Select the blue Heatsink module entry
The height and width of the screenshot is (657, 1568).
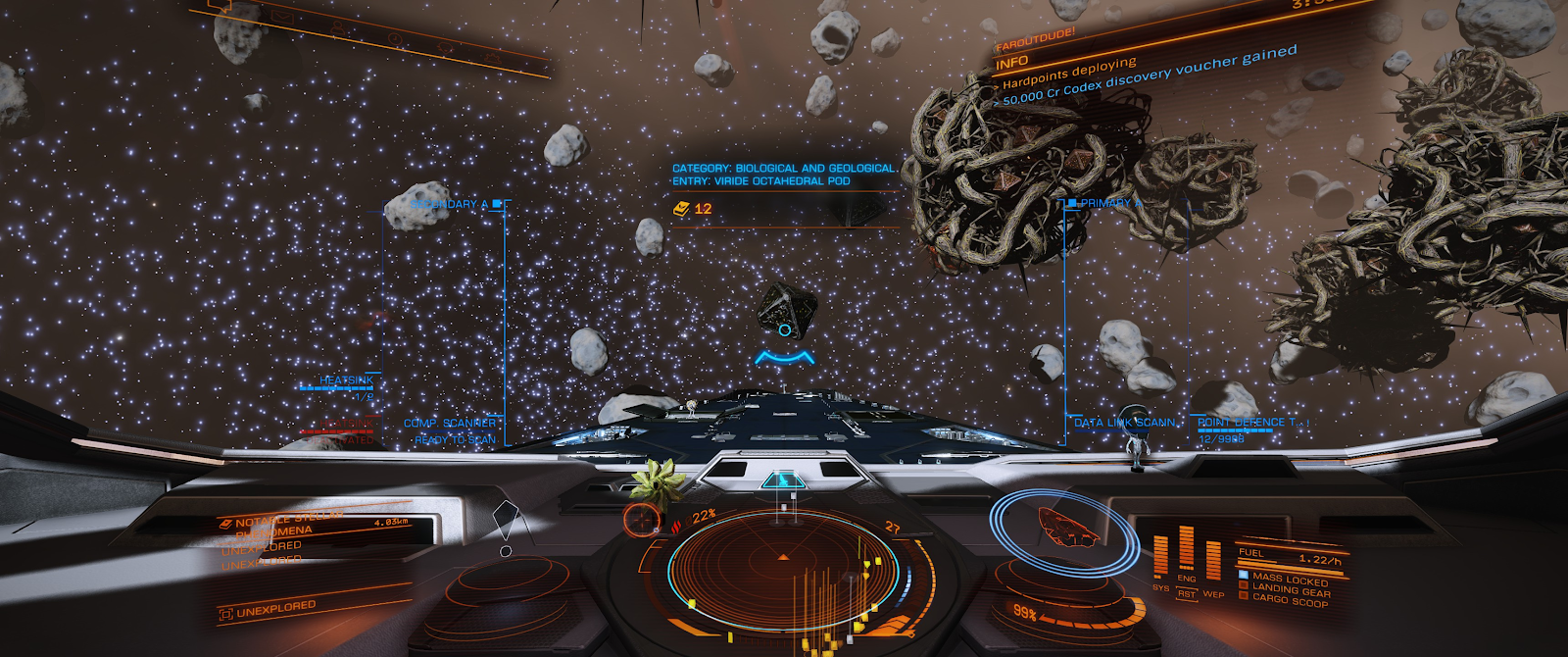(346, 380)
